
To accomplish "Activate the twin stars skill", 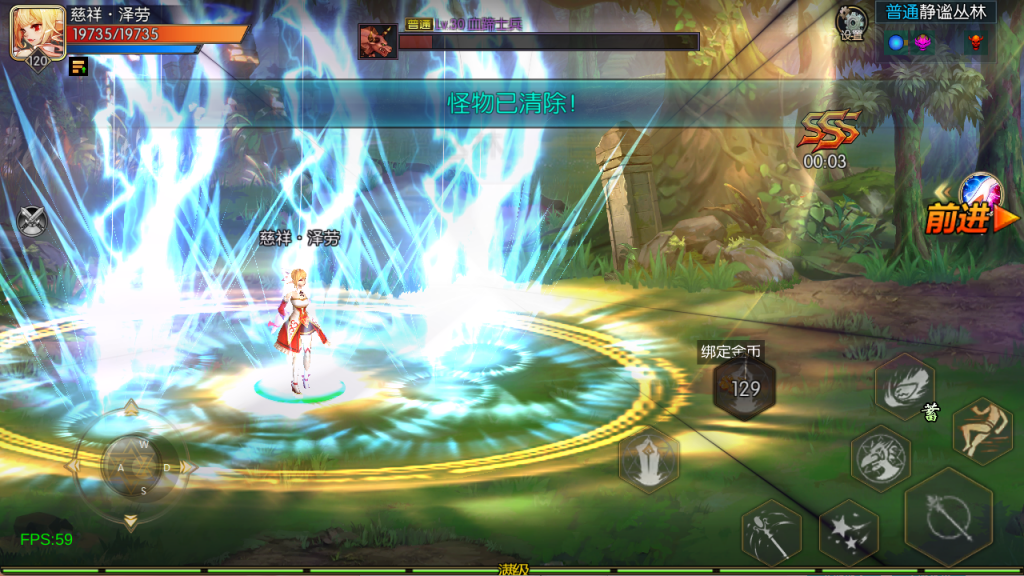I will (848, 532).
